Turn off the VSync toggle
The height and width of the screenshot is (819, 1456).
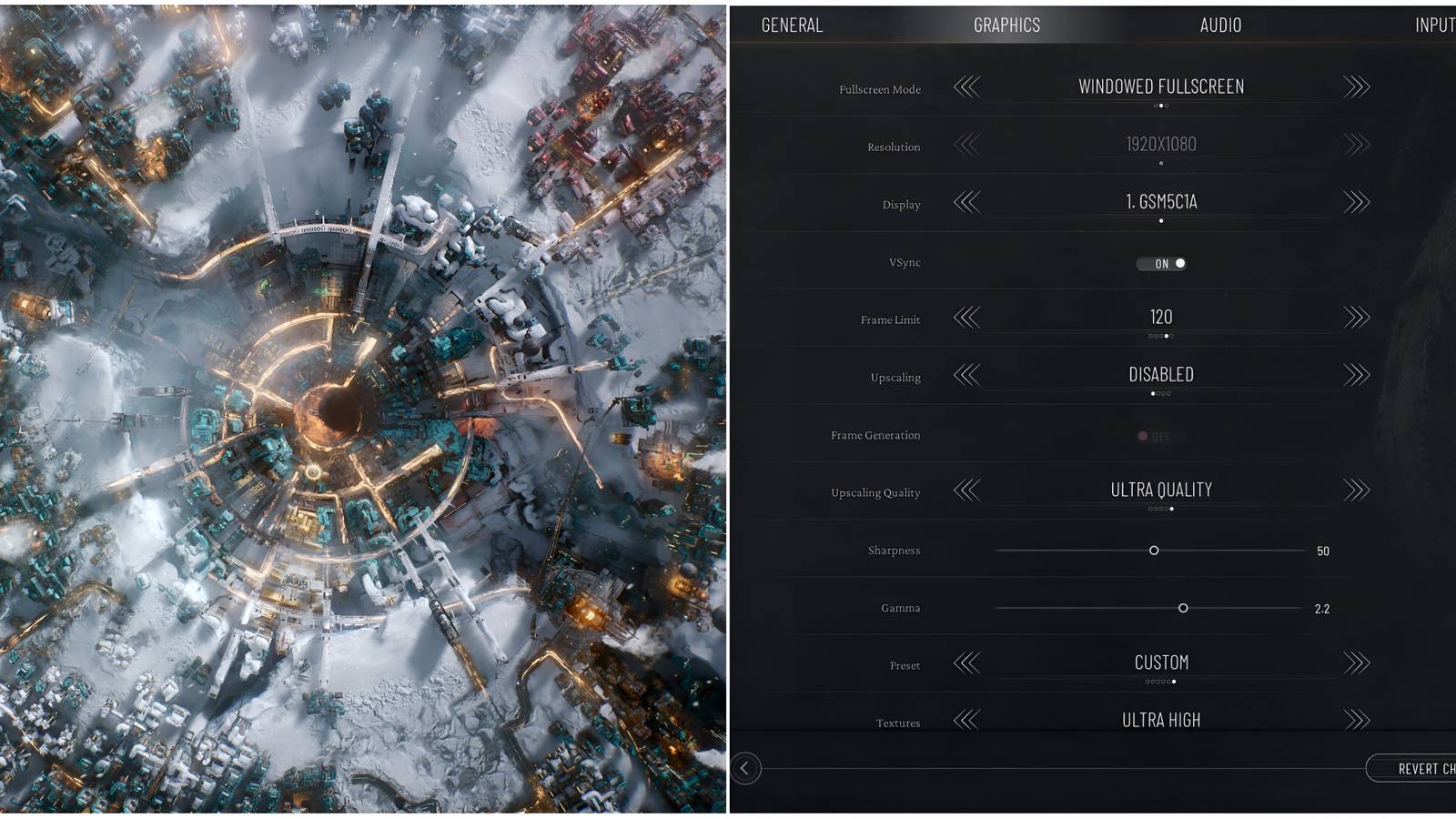[1161, 263]
